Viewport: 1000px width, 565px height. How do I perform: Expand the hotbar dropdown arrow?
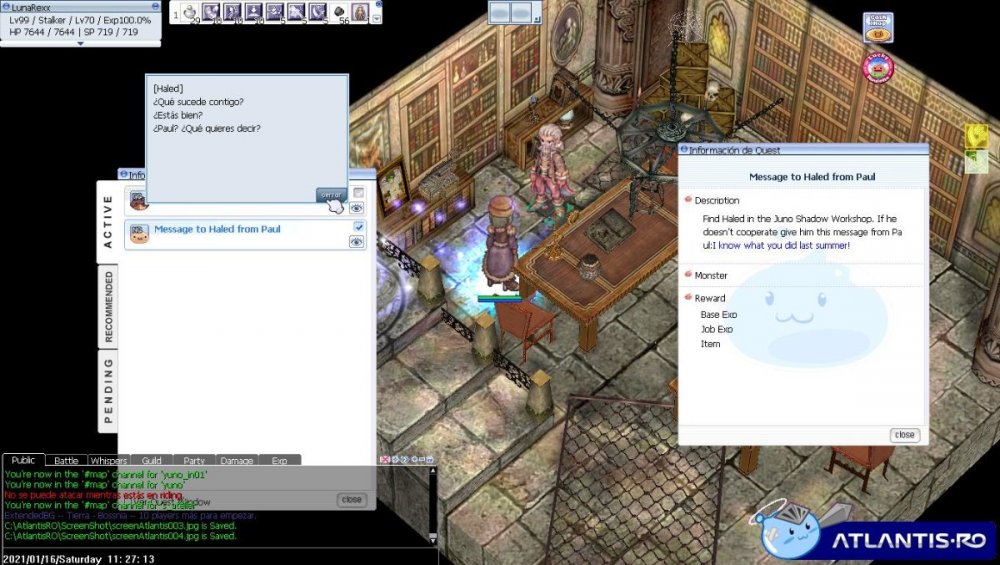coord(376,18)
